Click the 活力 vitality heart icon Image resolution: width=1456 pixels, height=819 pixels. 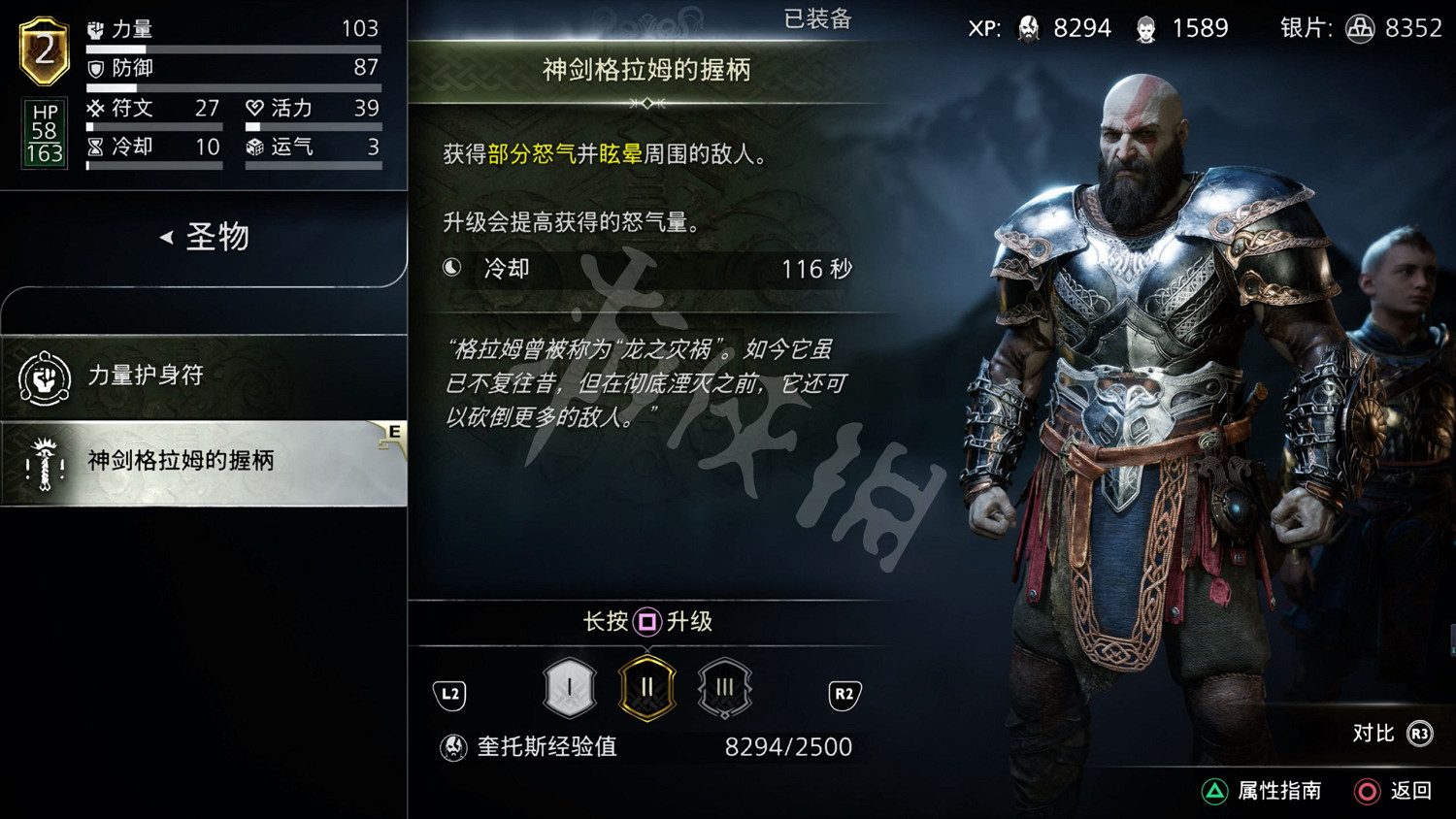254,108
